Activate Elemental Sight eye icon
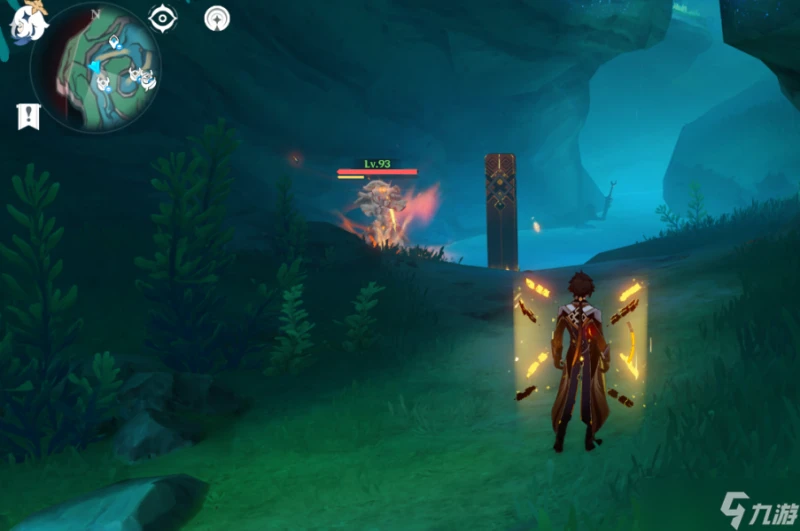 pyautogui.click(x=162, y=18)
